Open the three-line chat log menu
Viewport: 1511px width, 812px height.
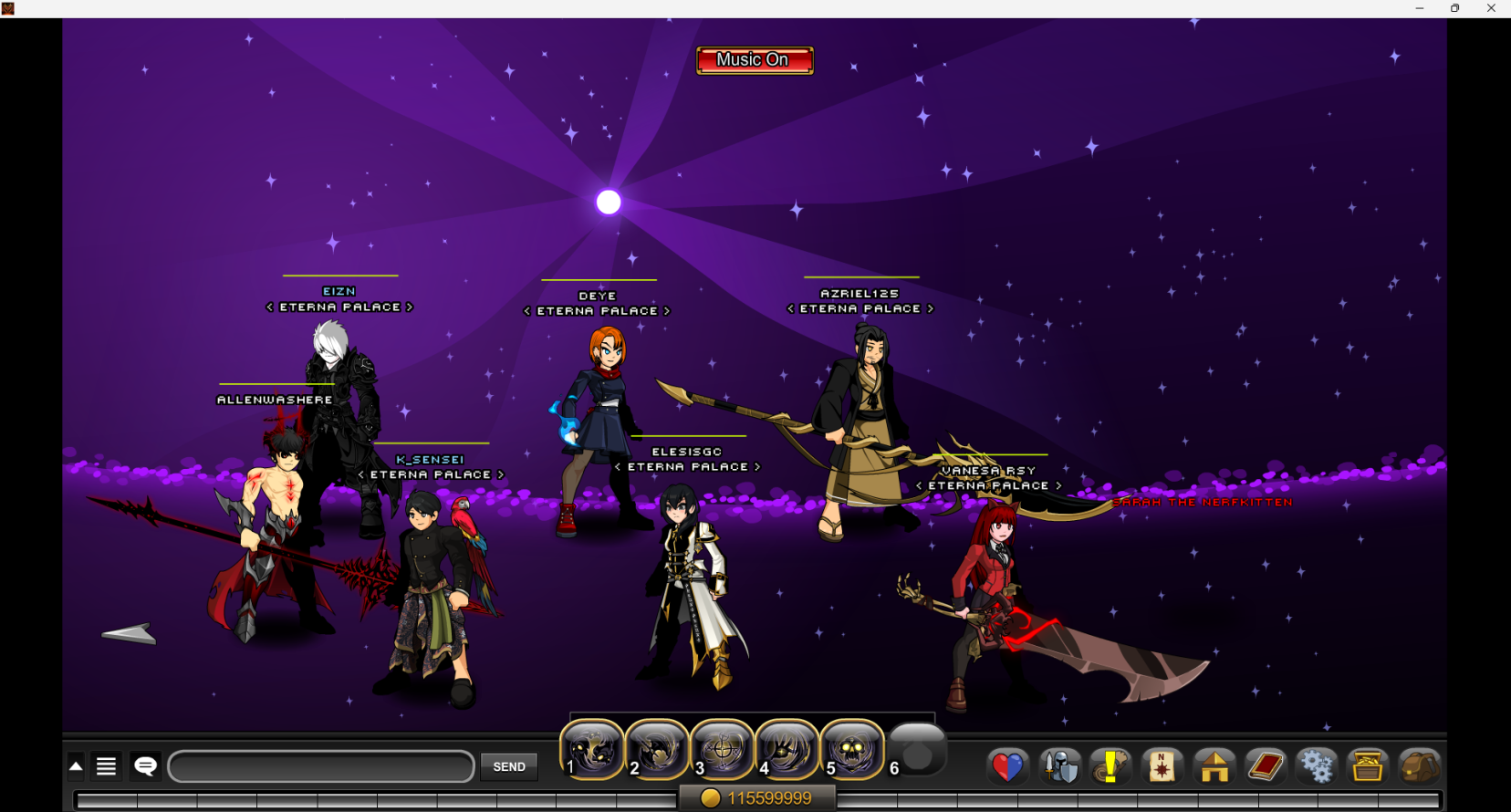point(107,766)
